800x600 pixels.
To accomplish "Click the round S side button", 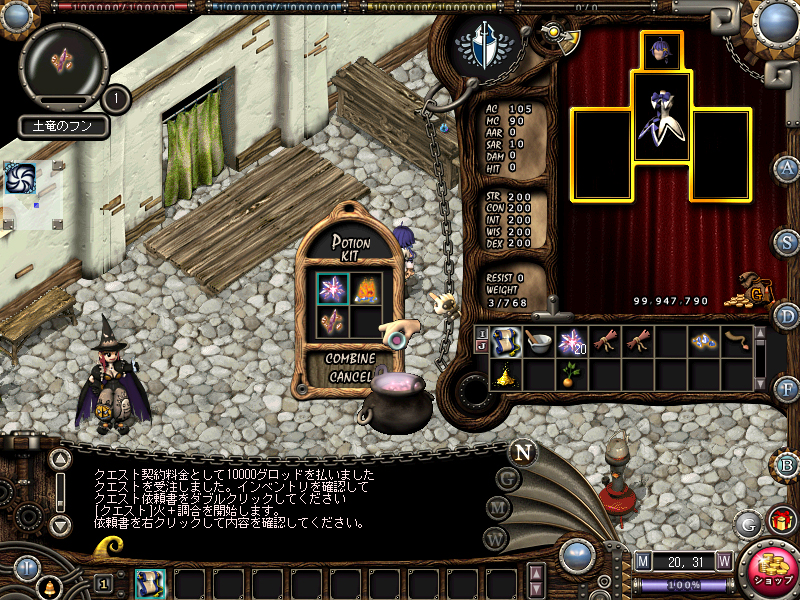I will [x=787, y=242].
